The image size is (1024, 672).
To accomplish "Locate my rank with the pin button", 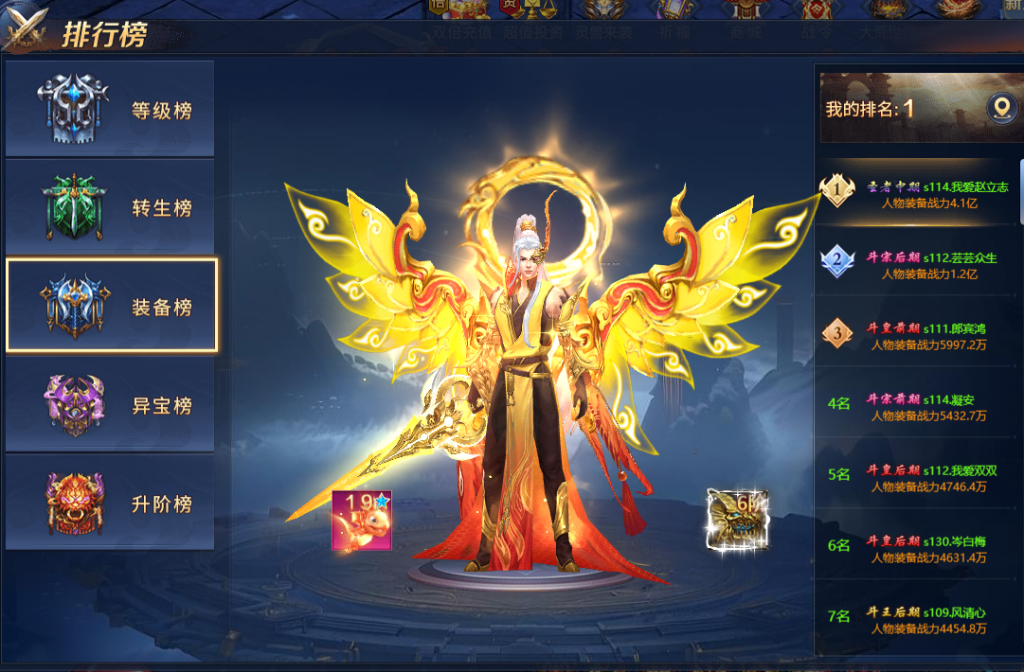I will click(x=1001, y=108).
